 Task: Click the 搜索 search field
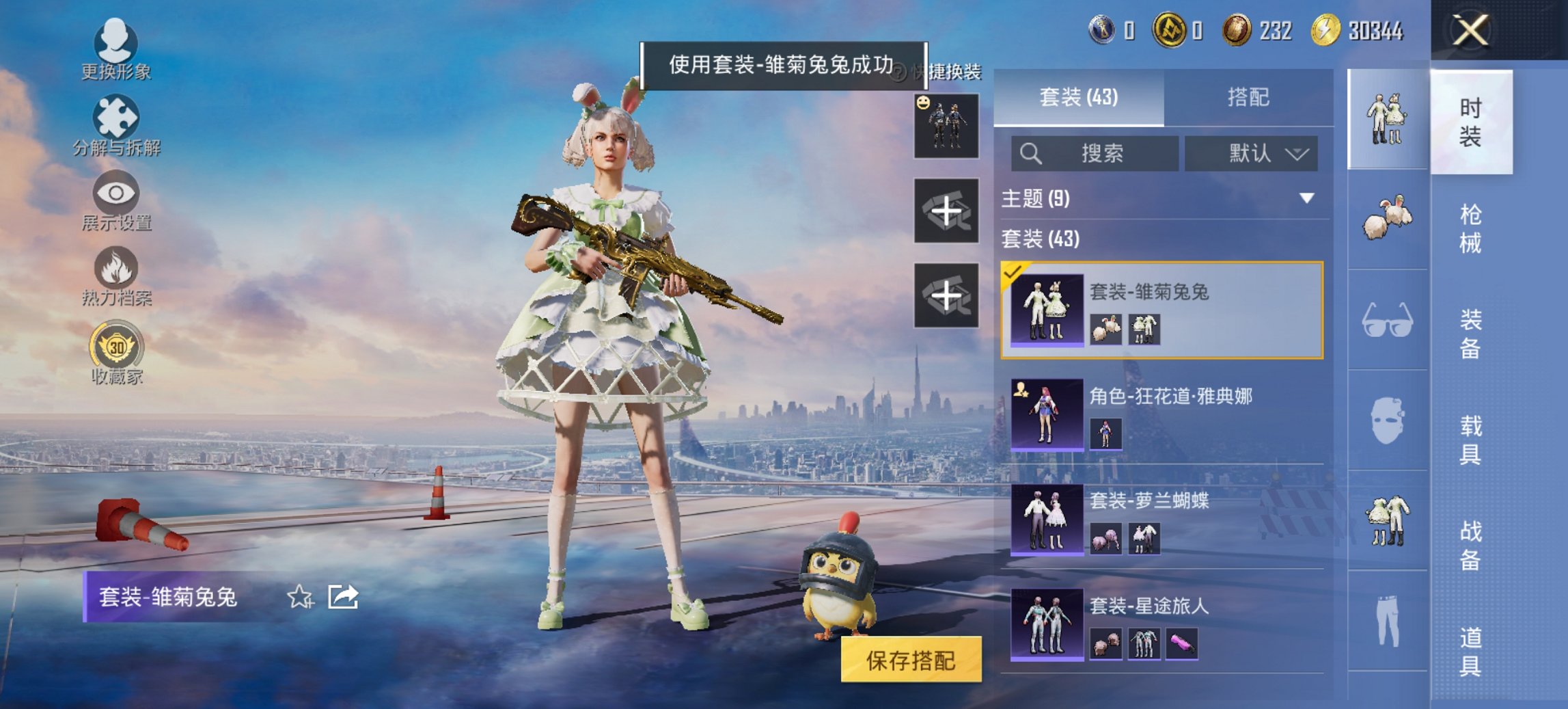click(x=1093, y=154)
